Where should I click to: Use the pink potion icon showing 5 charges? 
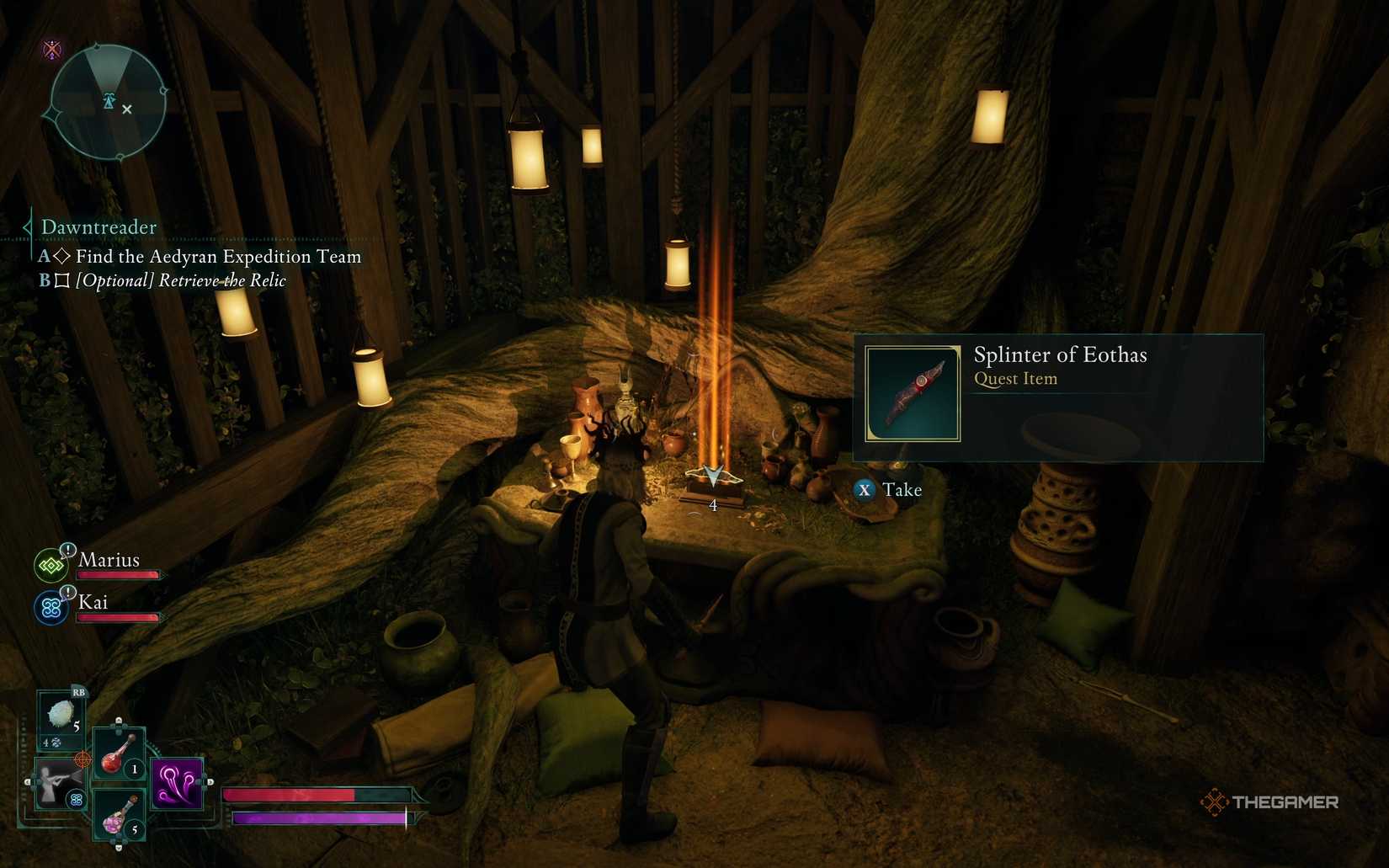[x=115, y=821]
